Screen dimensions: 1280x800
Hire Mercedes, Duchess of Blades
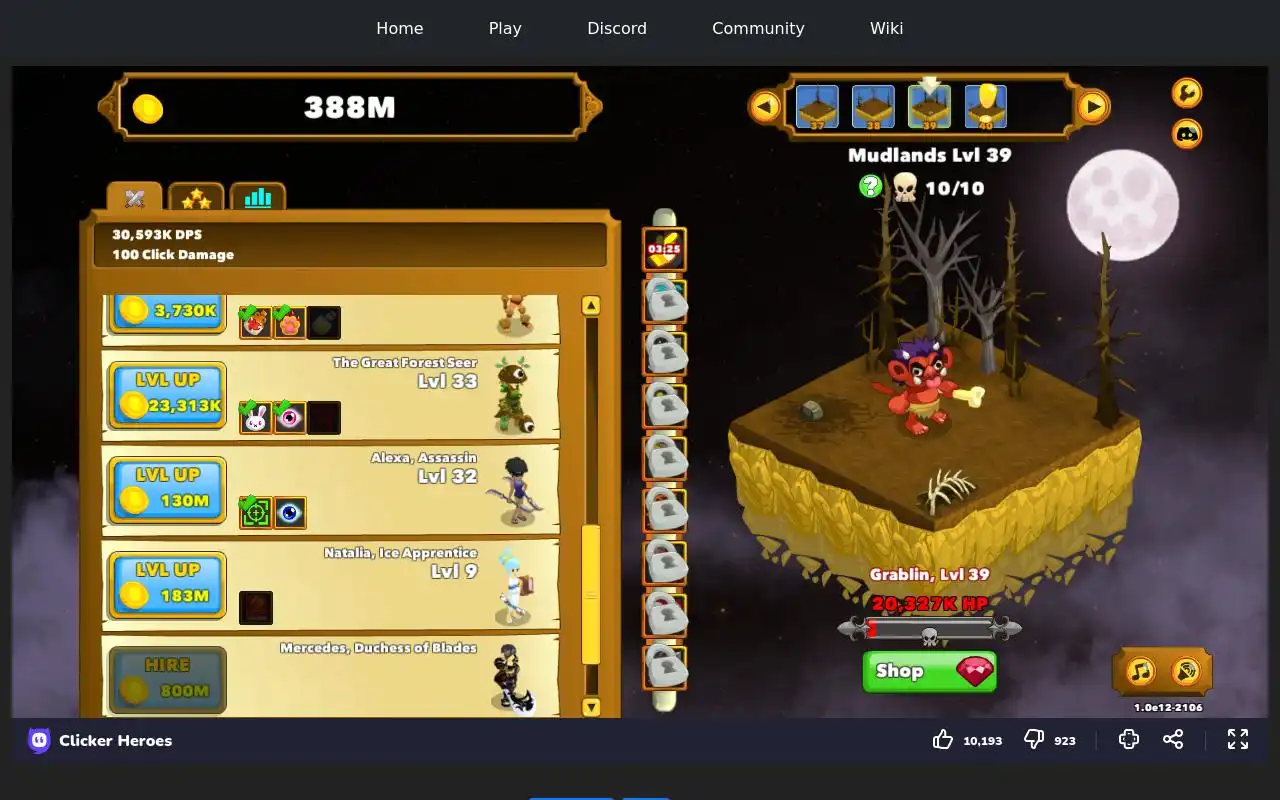pos(167,679)
